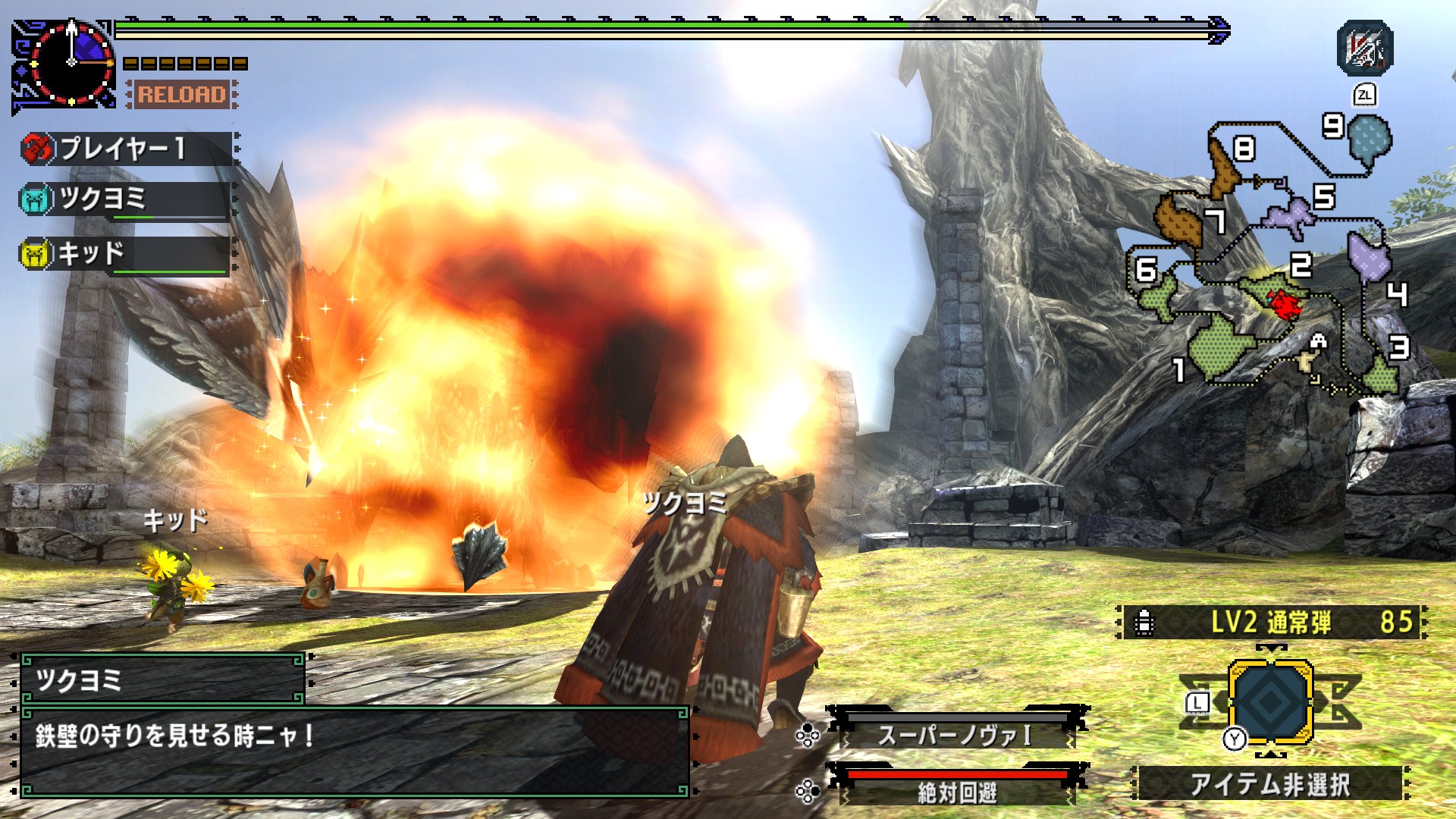Activate the スーパーノヴァI hunter art
The height and width of the screenshot is (819, 1456).
click(x=957, y=734)
